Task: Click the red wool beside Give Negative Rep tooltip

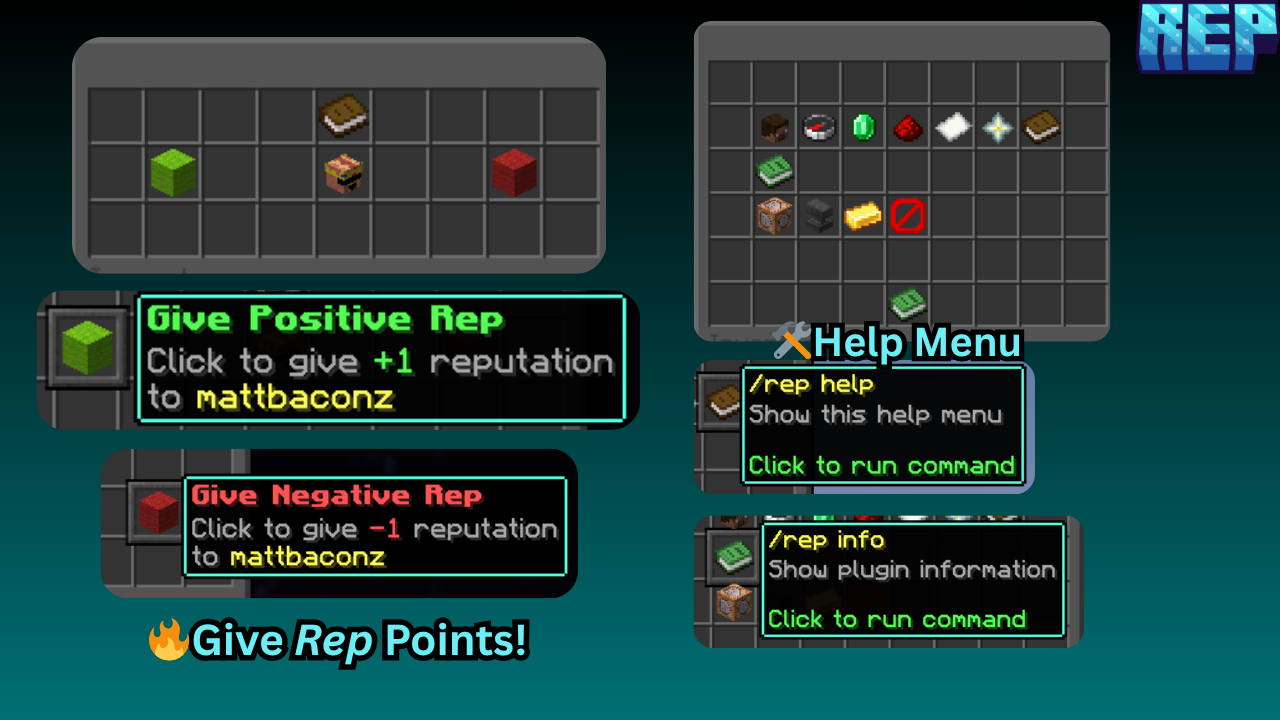Action: (156, 512)
